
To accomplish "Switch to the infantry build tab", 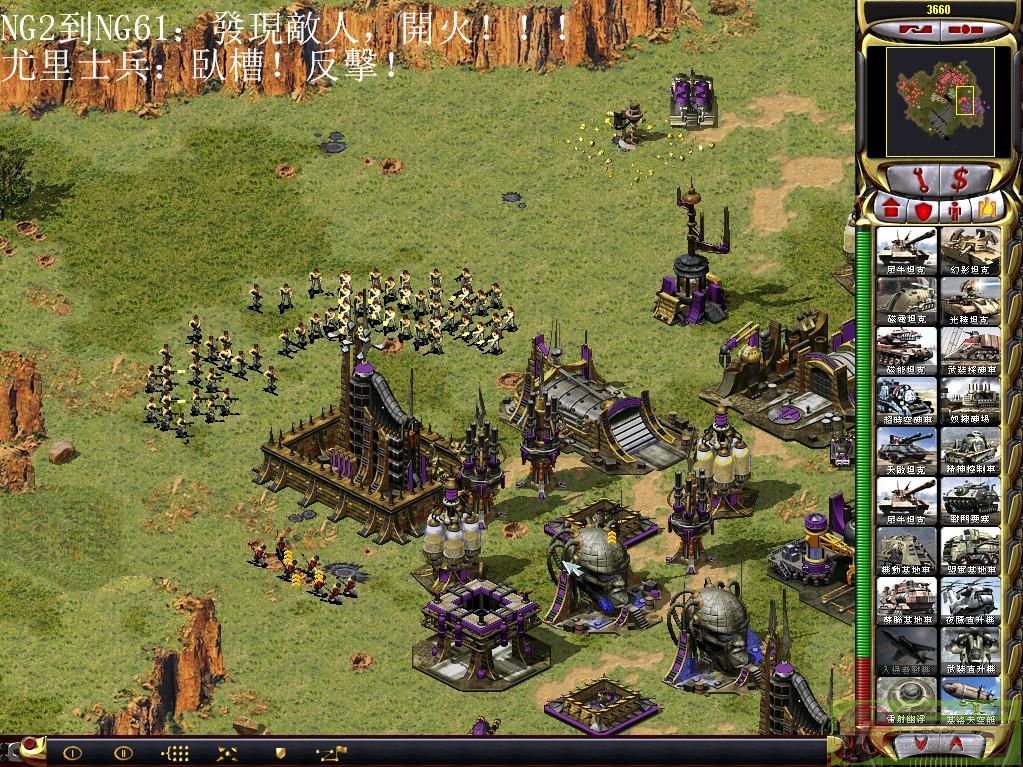I will (954, 210).
